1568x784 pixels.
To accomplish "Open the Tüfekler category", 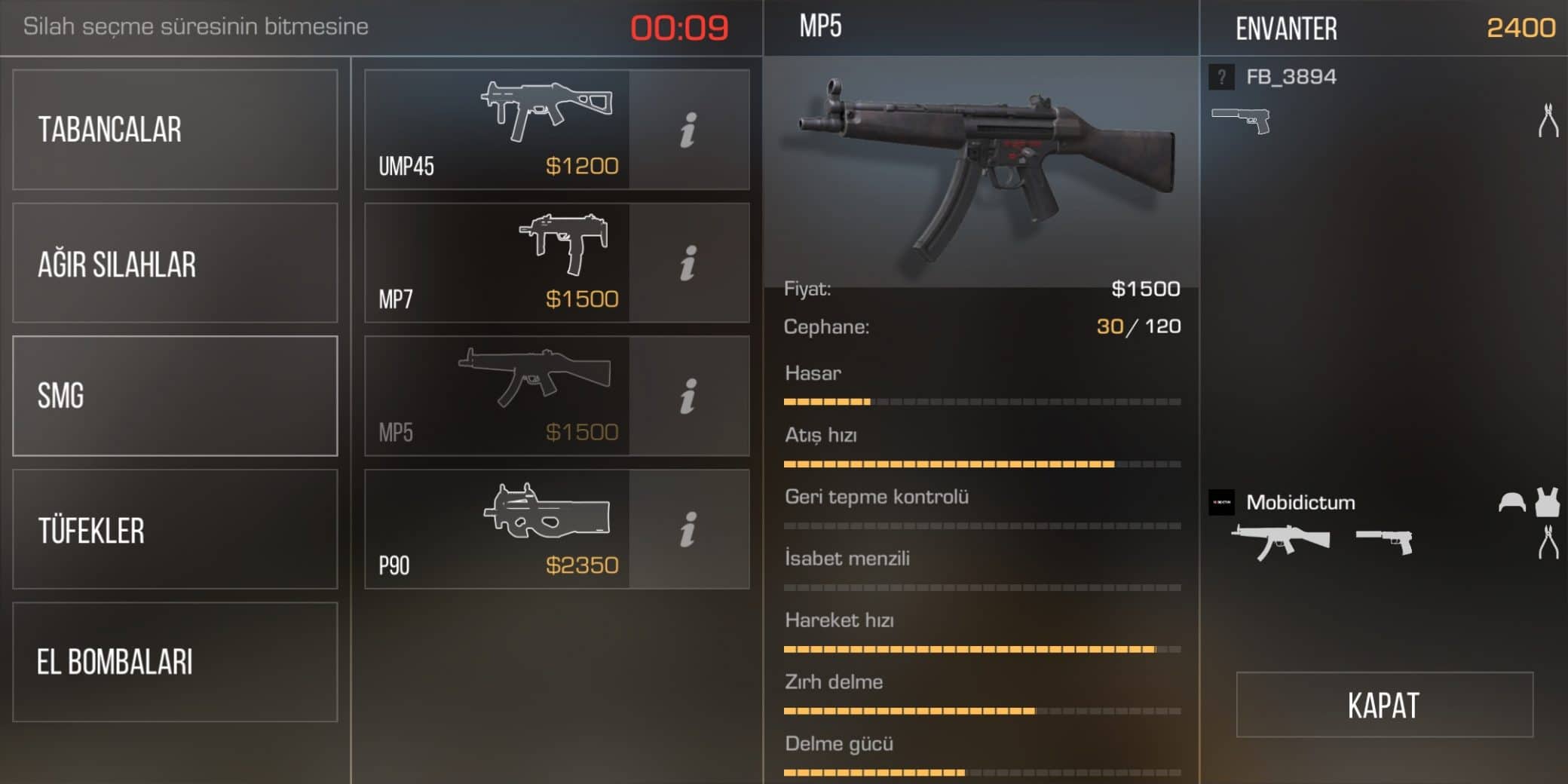I will click(175, 529).
